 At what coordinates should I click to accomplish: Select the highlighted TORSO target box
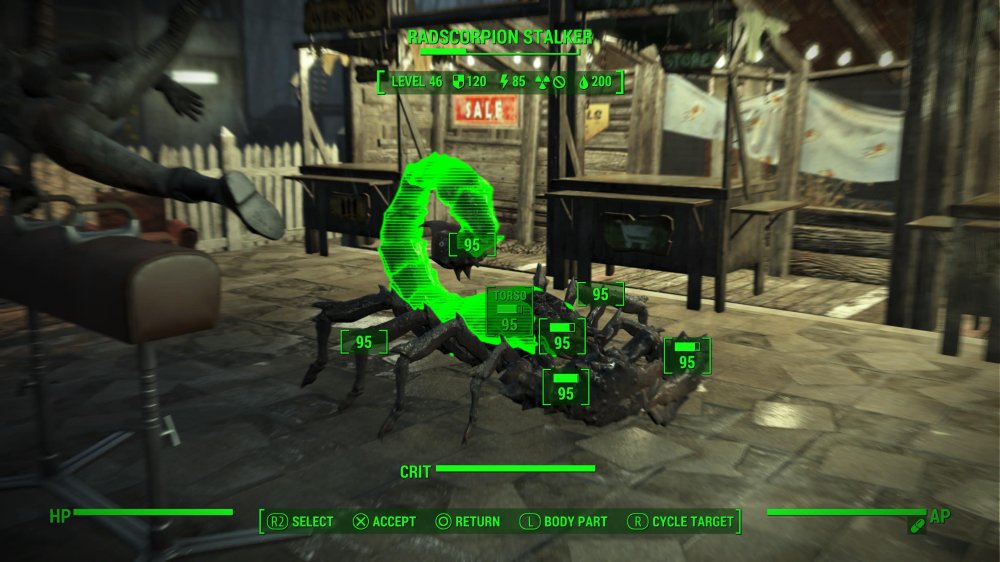tap(509, 312)
